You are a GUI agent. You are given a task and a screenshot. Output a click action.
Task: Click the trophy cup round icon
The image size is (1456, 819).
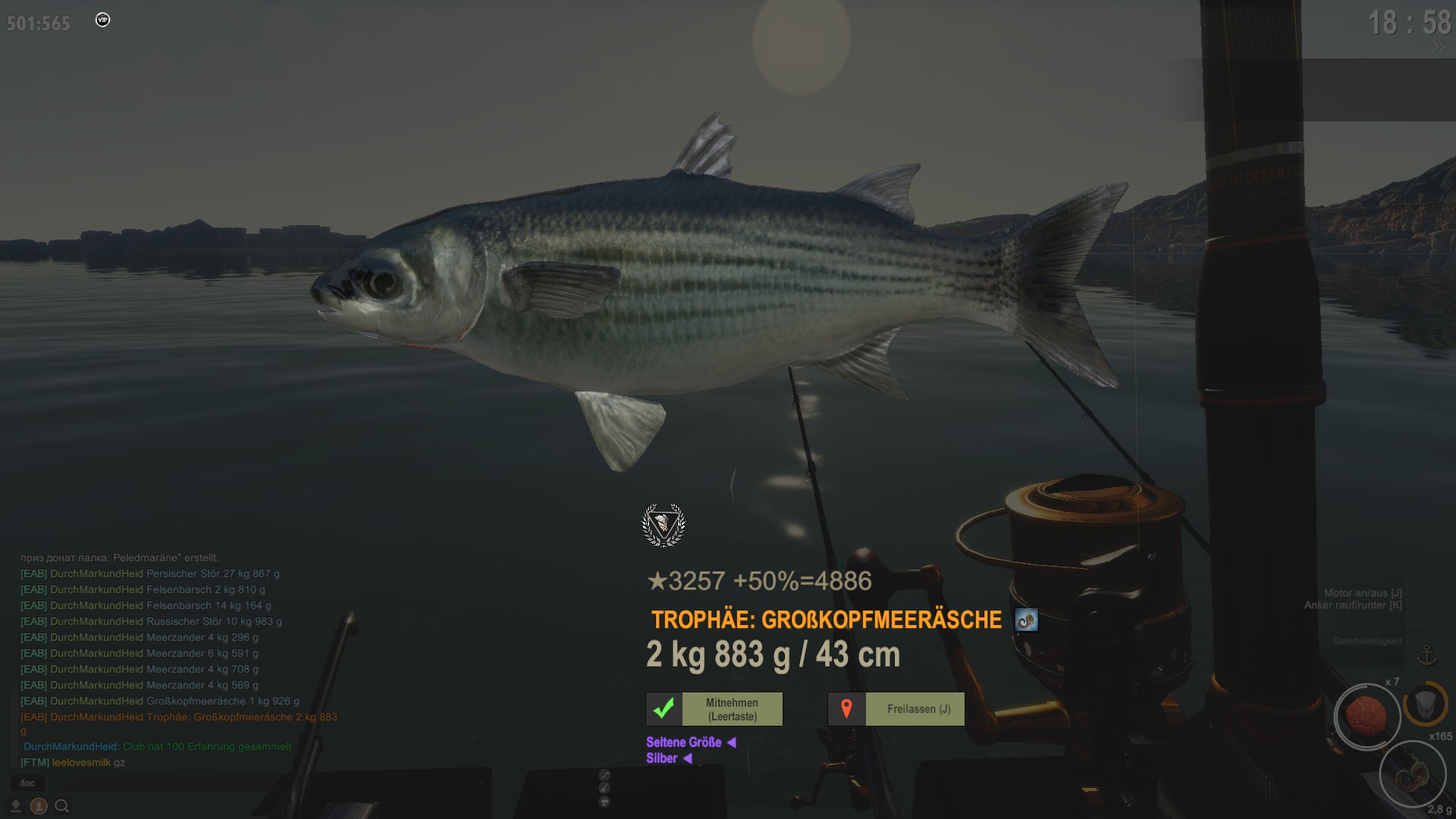tap(604, 802)
